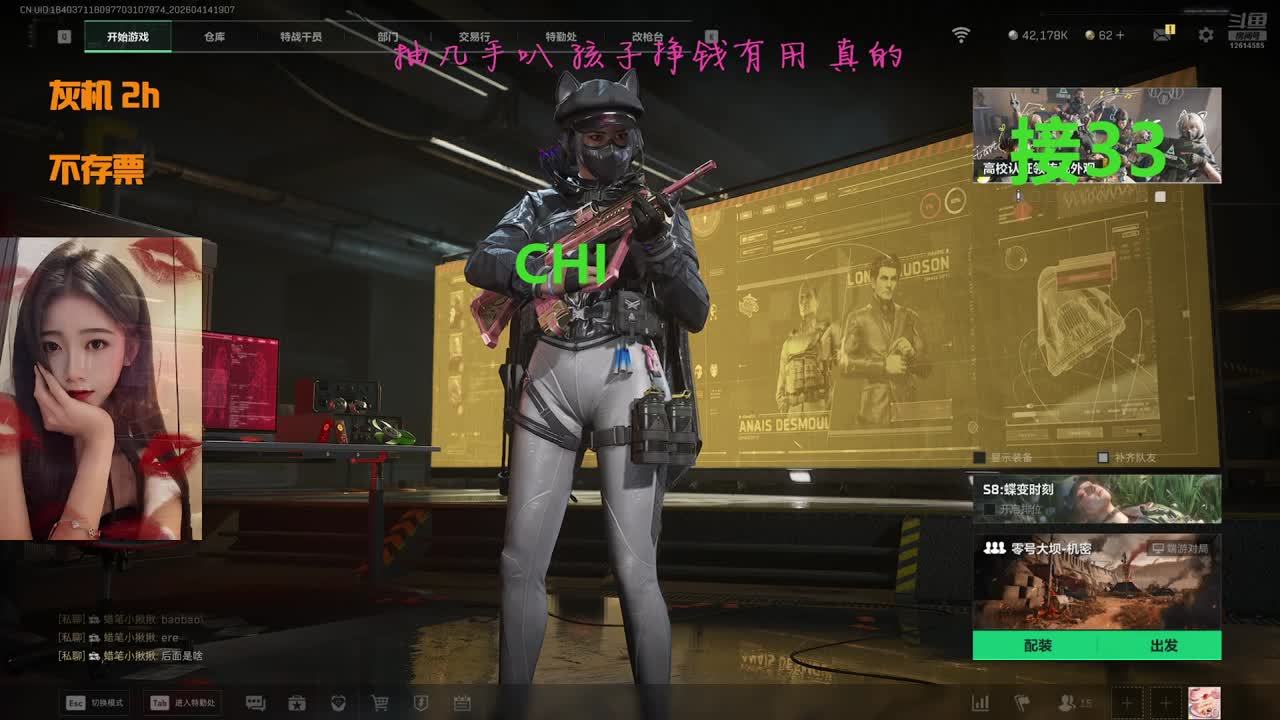Select the 开始游戏 start game tab
The image size is (1280, 720).
tap(128, 37)
